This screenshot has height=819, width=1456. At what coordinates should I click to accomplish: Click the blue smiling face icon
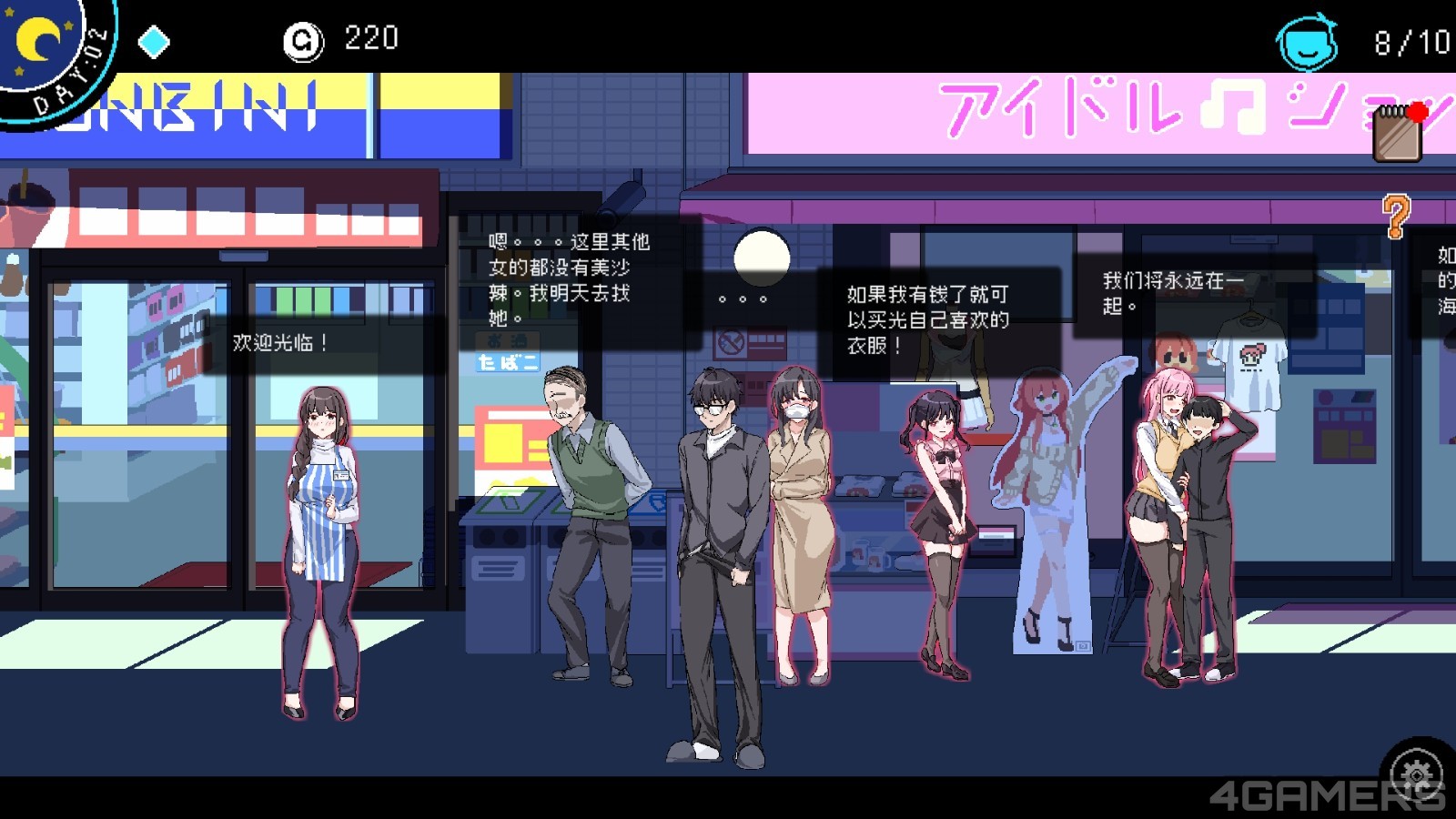[1308, 41]
